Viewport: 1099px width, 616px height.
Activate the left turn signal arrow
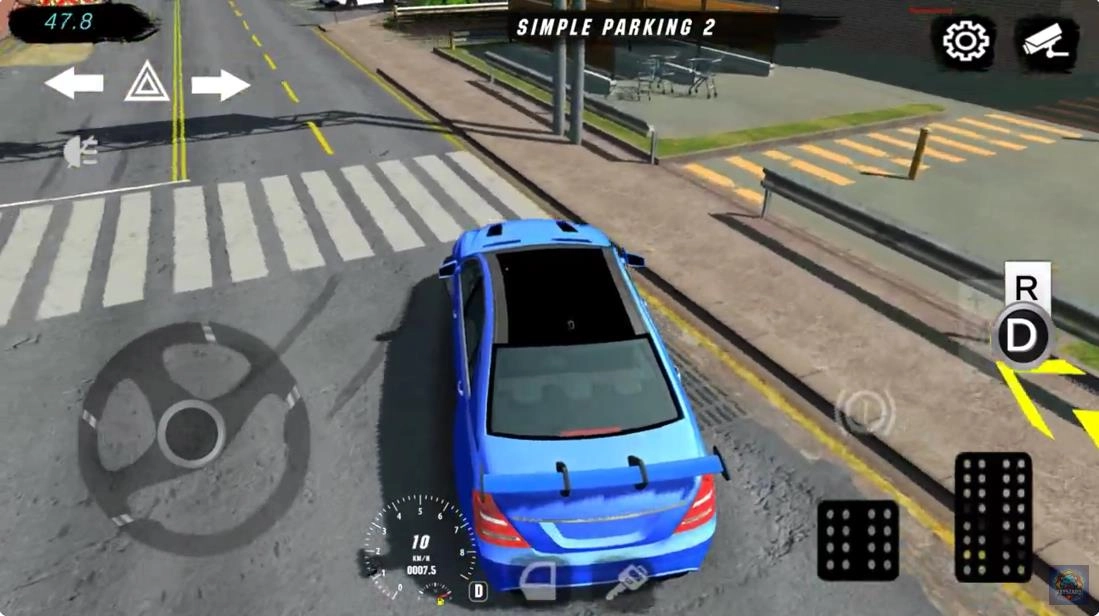[74, 84]
